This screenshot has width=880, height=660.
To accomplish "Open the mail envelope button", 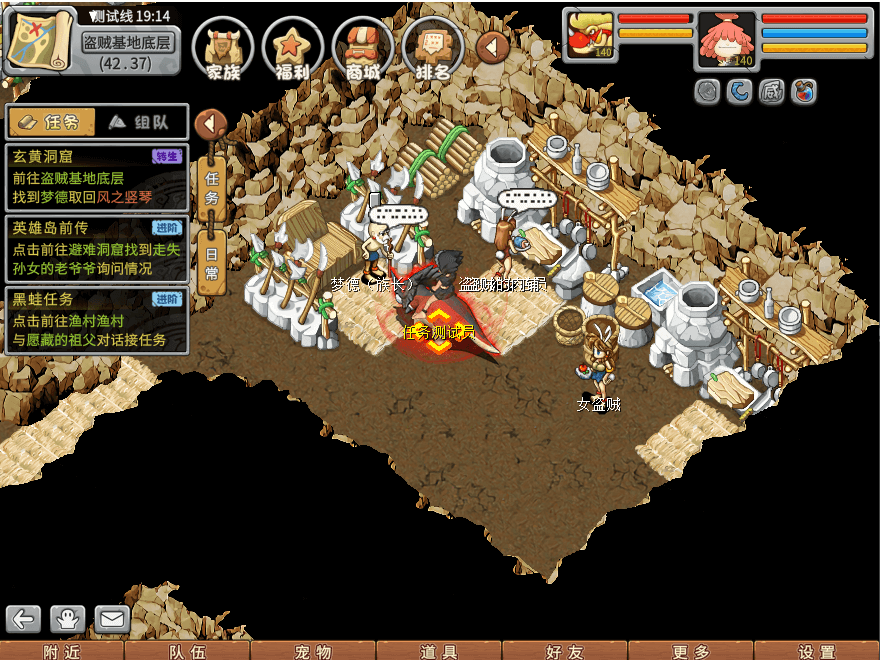I will pos(112,619).
